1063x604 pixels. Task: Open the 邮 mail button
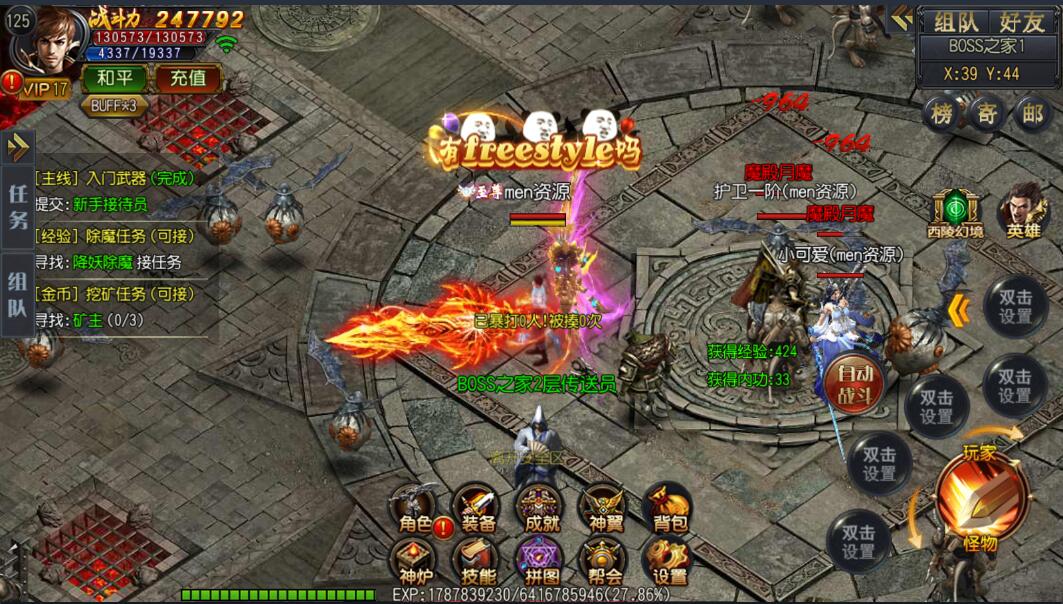1033,112
